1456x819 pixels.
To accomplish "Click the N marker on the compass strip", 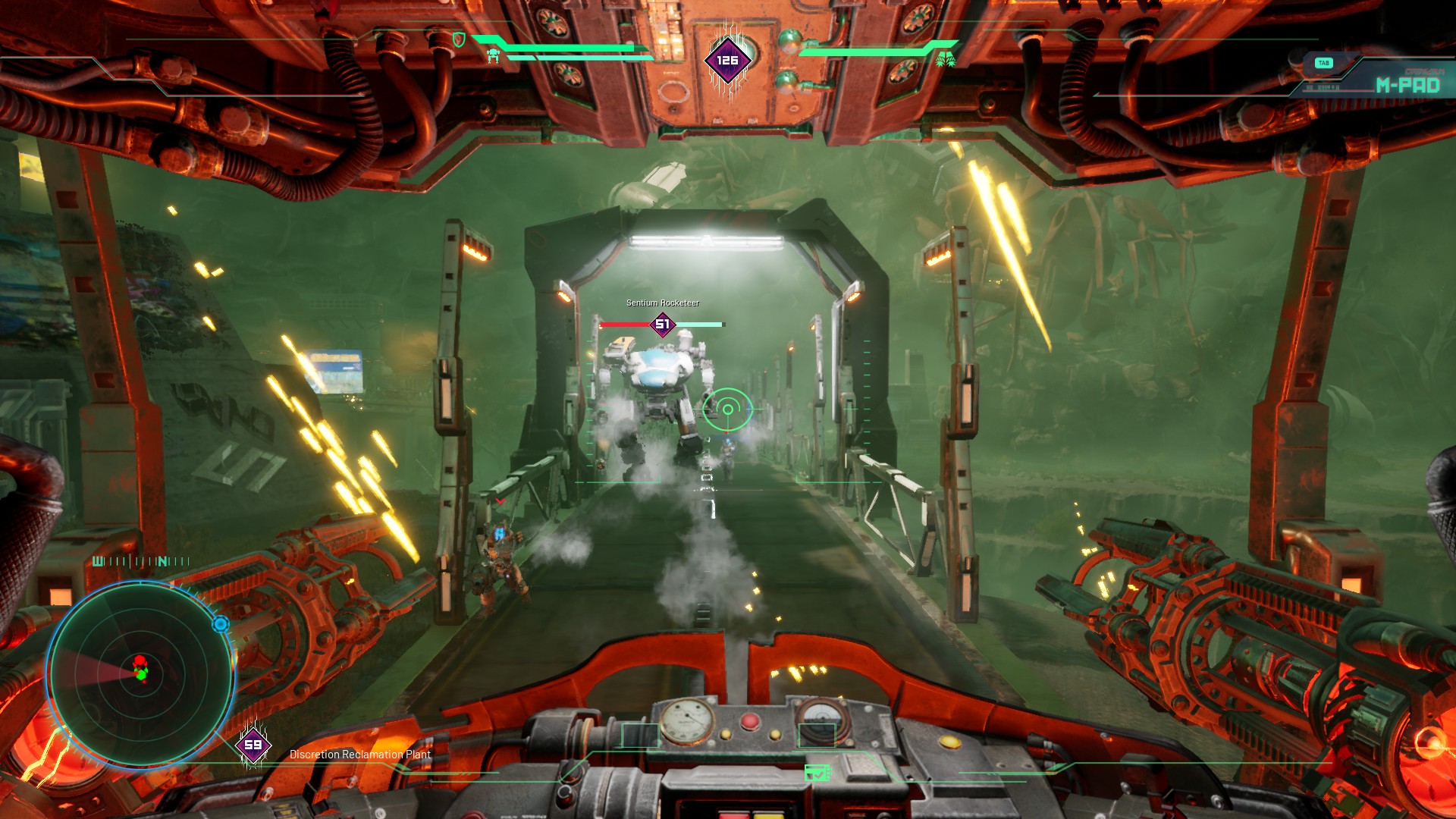I will [164, 561].
